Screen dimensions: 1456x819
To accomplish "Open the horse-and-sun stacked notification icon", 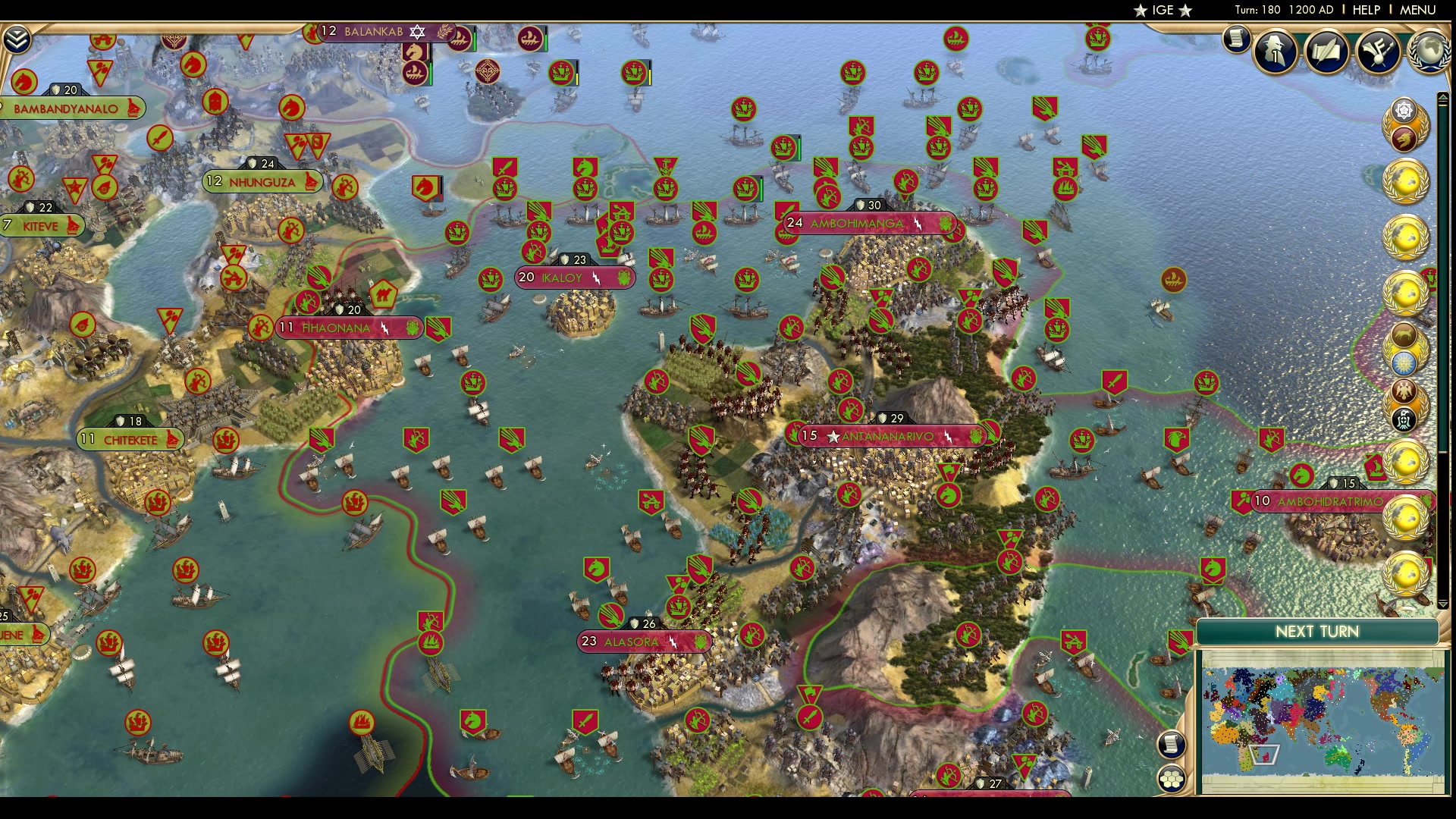I will (1403, 335).
